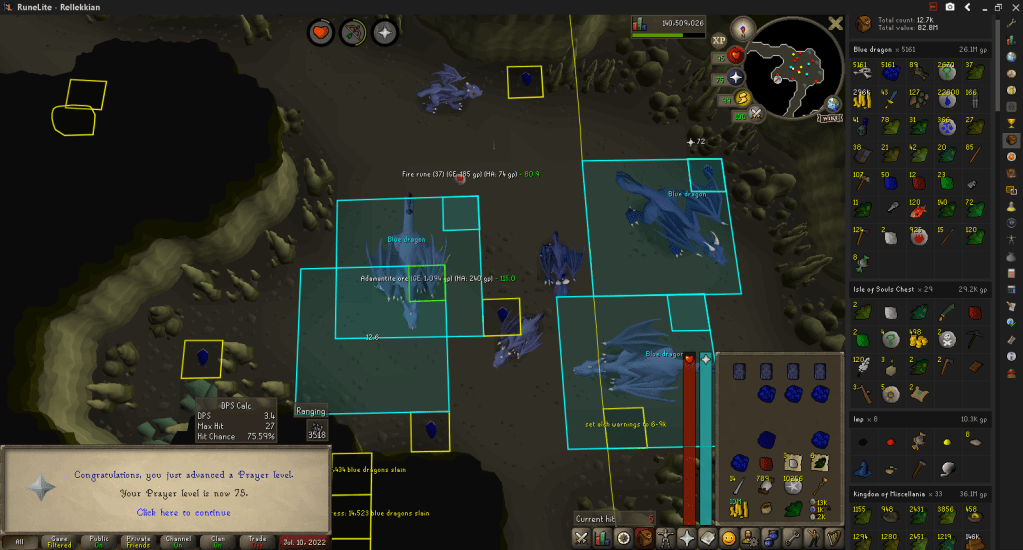The height and width of the screenshot is (550, 1023).
Task: Switch to the Skills tab
Action: click(x=603, y=539)
